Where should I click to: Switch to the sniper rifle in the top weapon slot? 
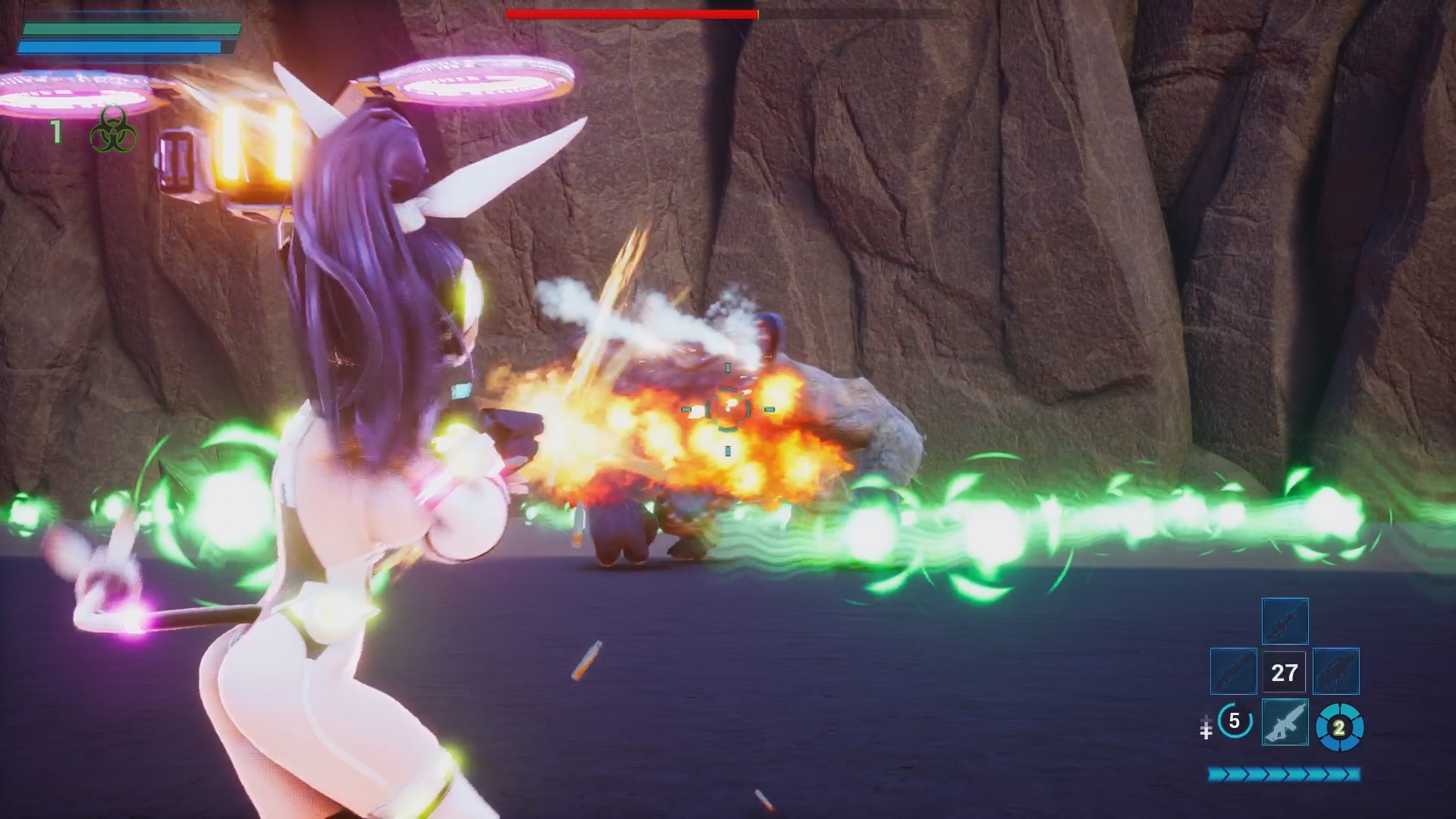click(x=1285, y=620)
